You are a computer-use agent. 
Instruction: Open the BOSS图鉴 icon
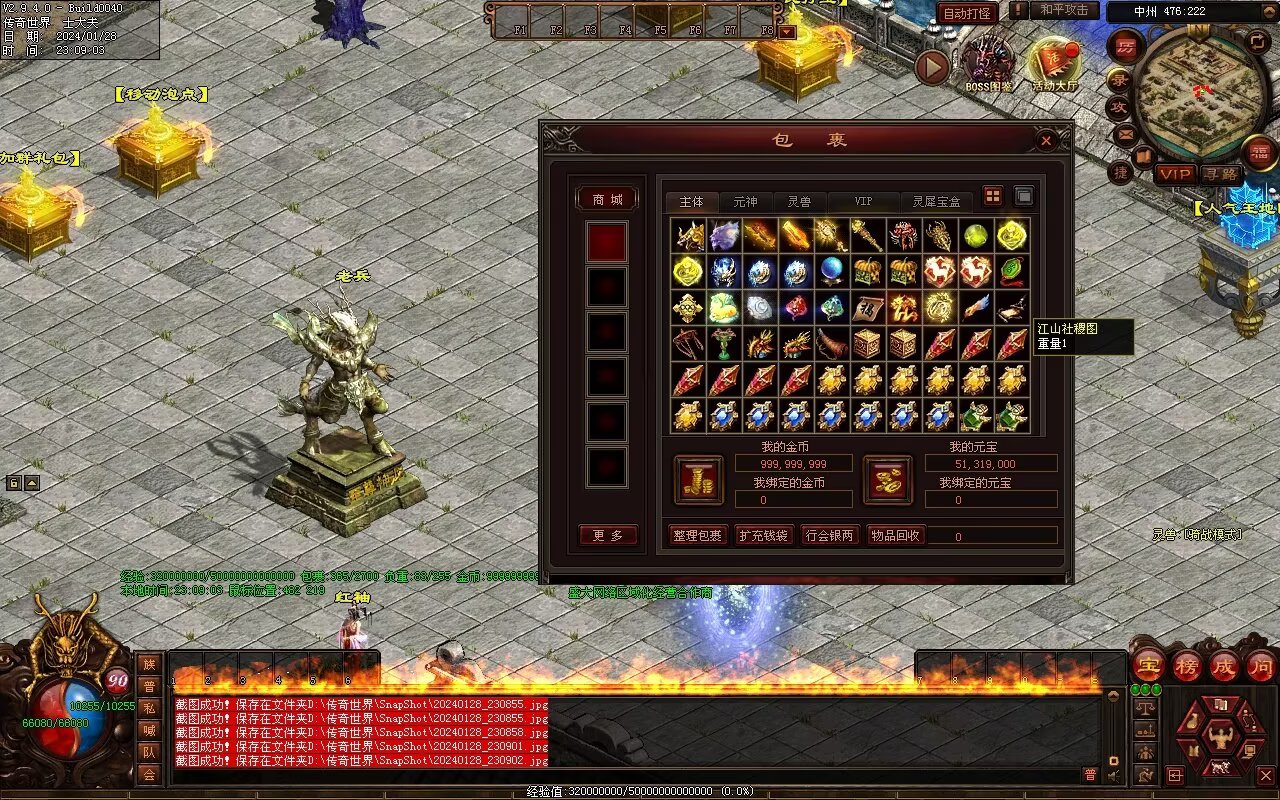pos(989,63)
